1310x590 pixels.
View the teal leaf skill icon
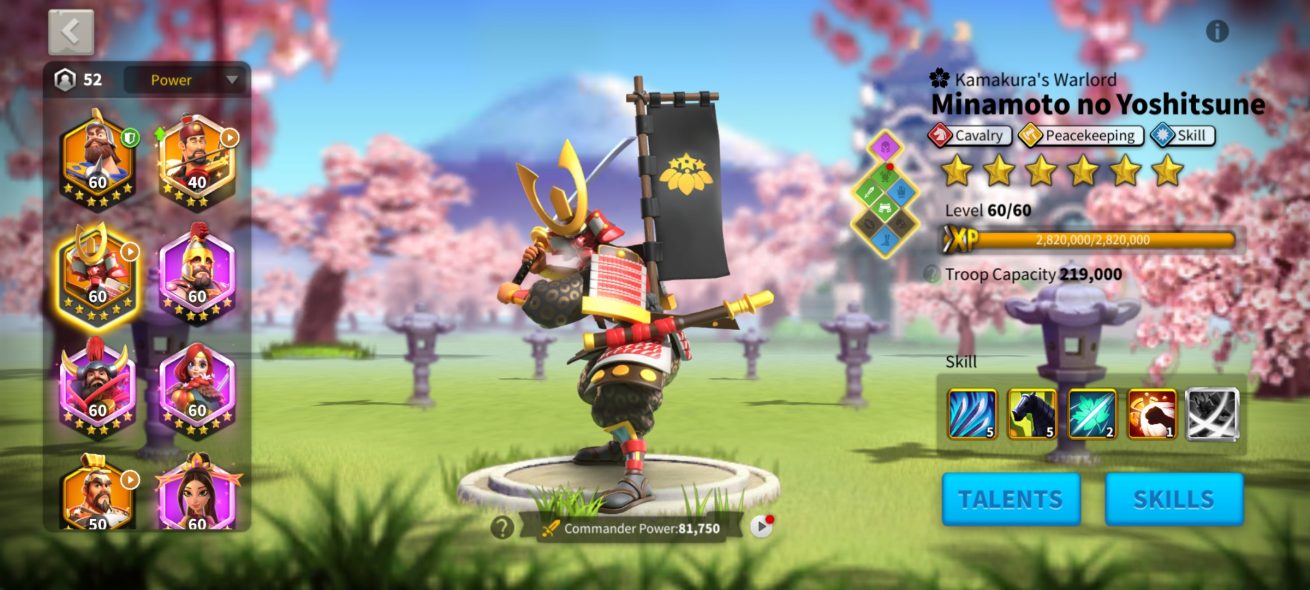pyautogui.click(x=1092, y=415)
